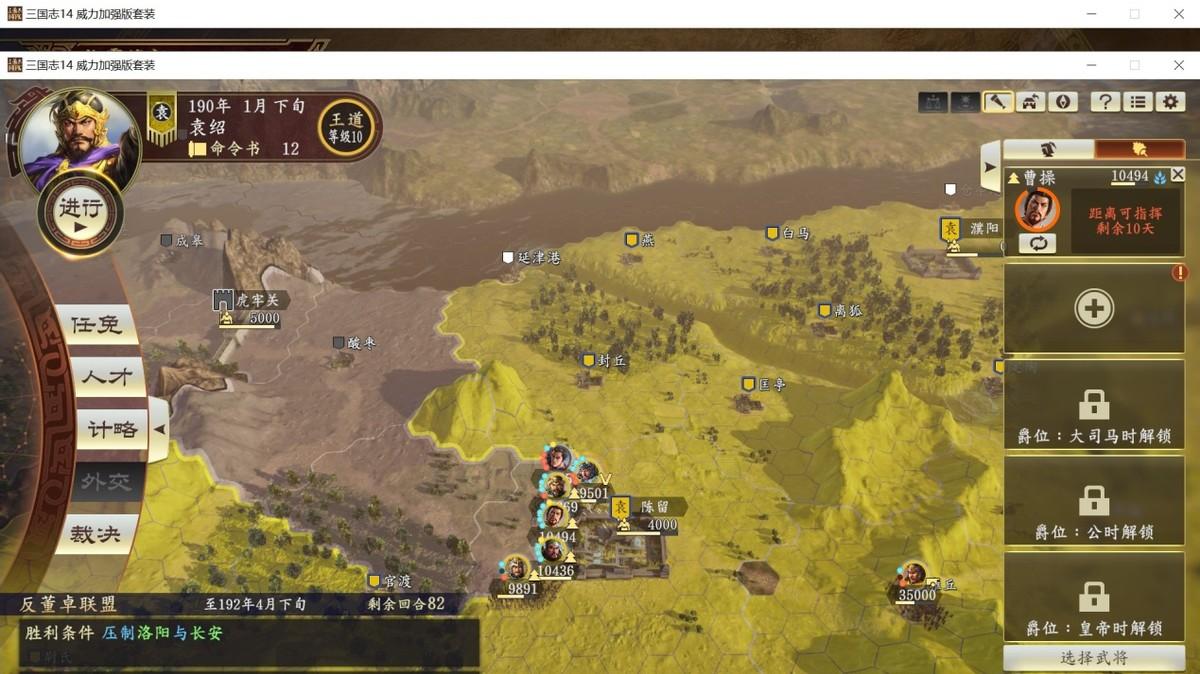Open the 任免 appointments menu
The image size is (1200, 674).
95,325
